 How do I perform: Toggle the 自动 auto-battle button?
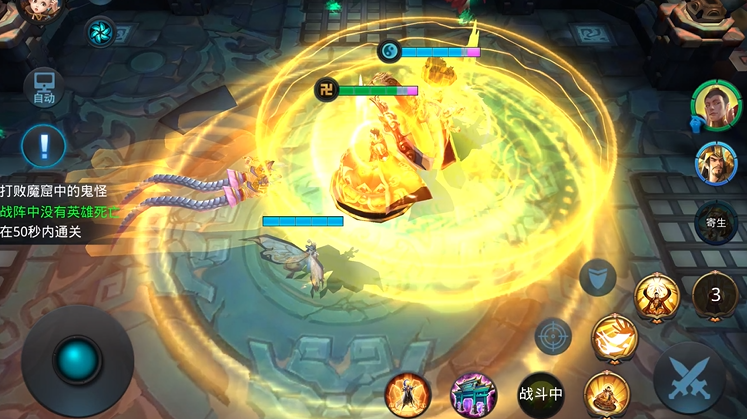(43, 87)
